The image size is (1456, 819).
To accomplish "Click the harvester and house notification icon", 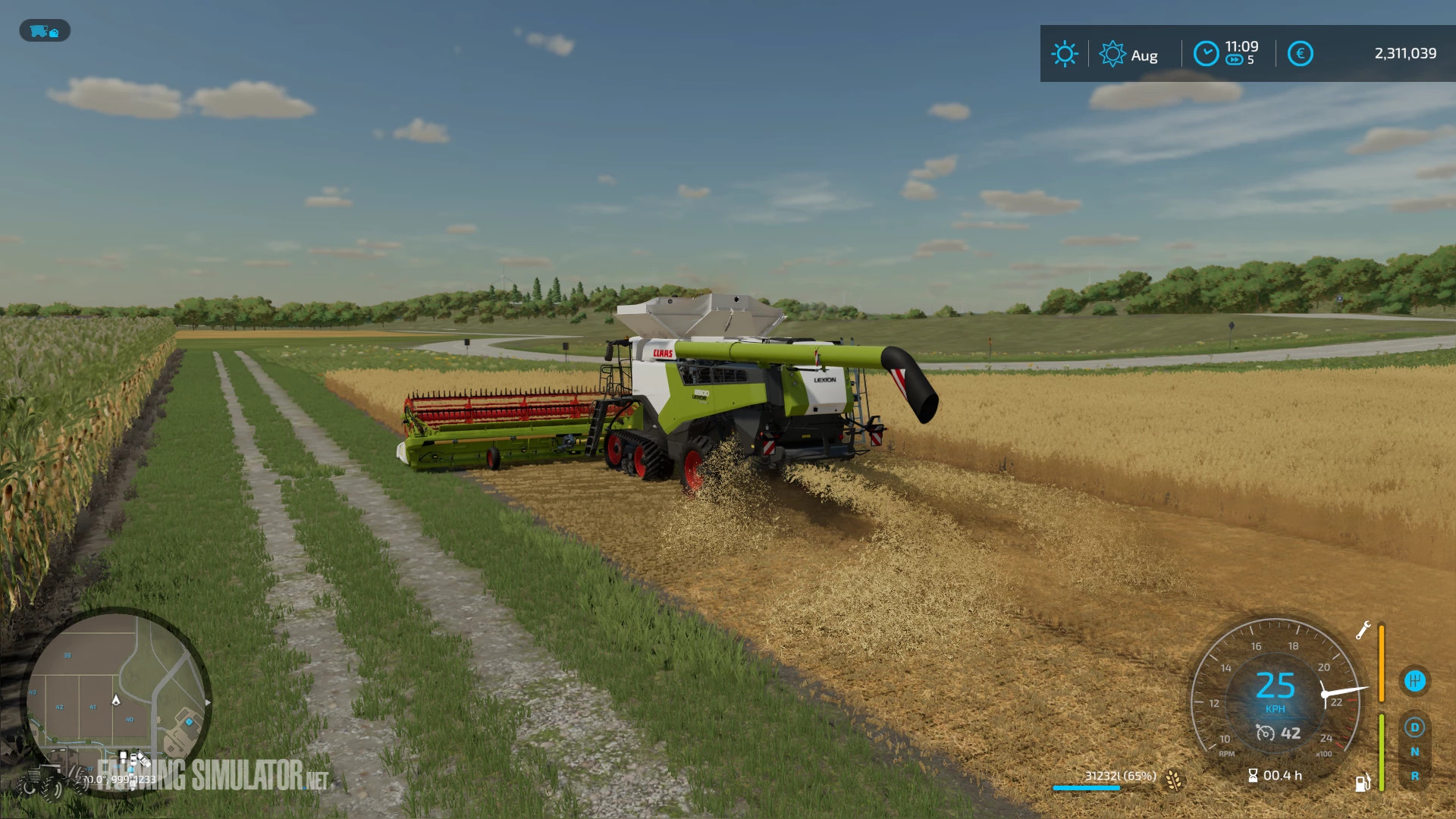I will pos(45,32).
